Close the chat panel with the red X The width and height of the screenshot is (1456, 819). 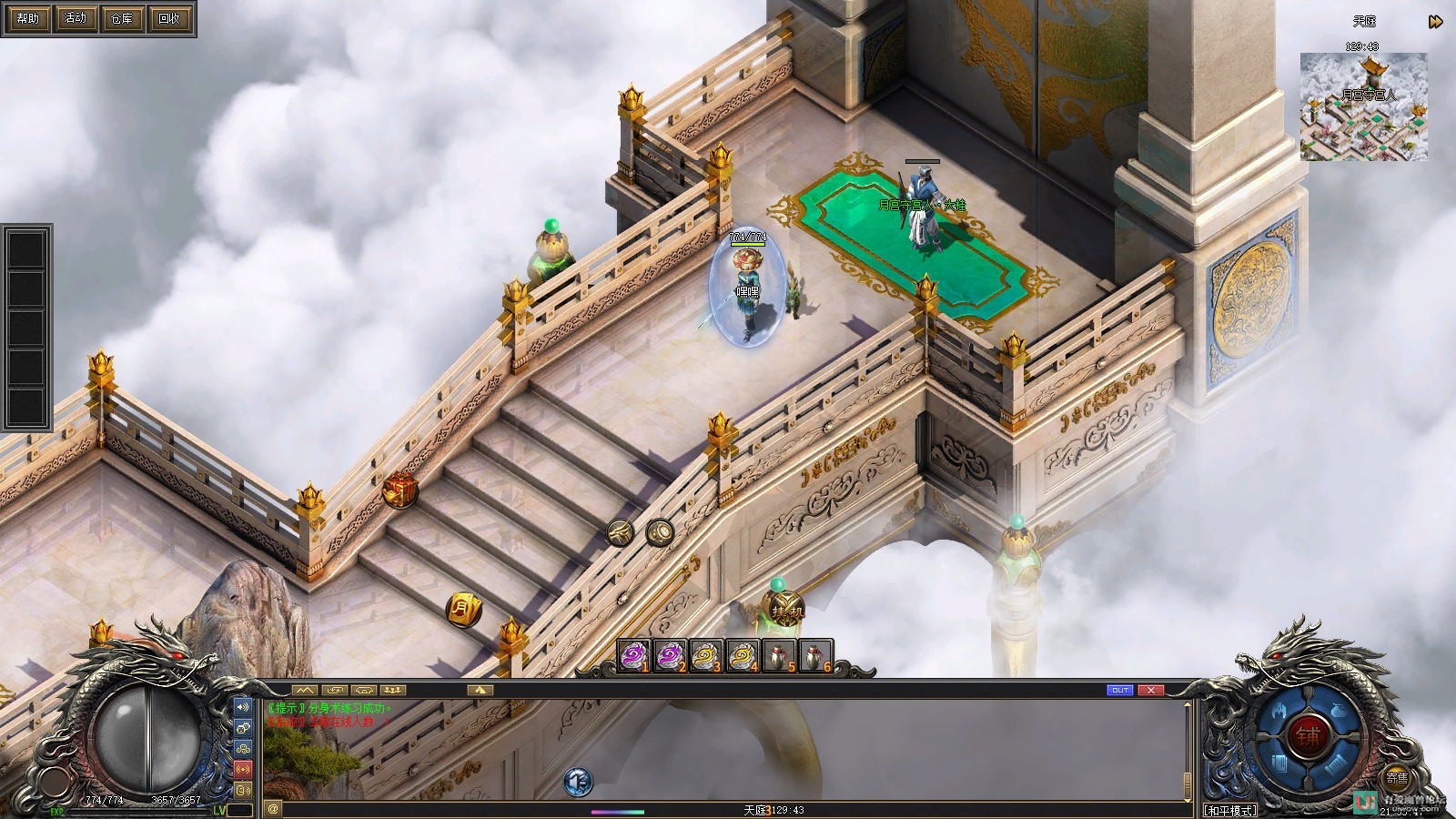pos(1151,691)
